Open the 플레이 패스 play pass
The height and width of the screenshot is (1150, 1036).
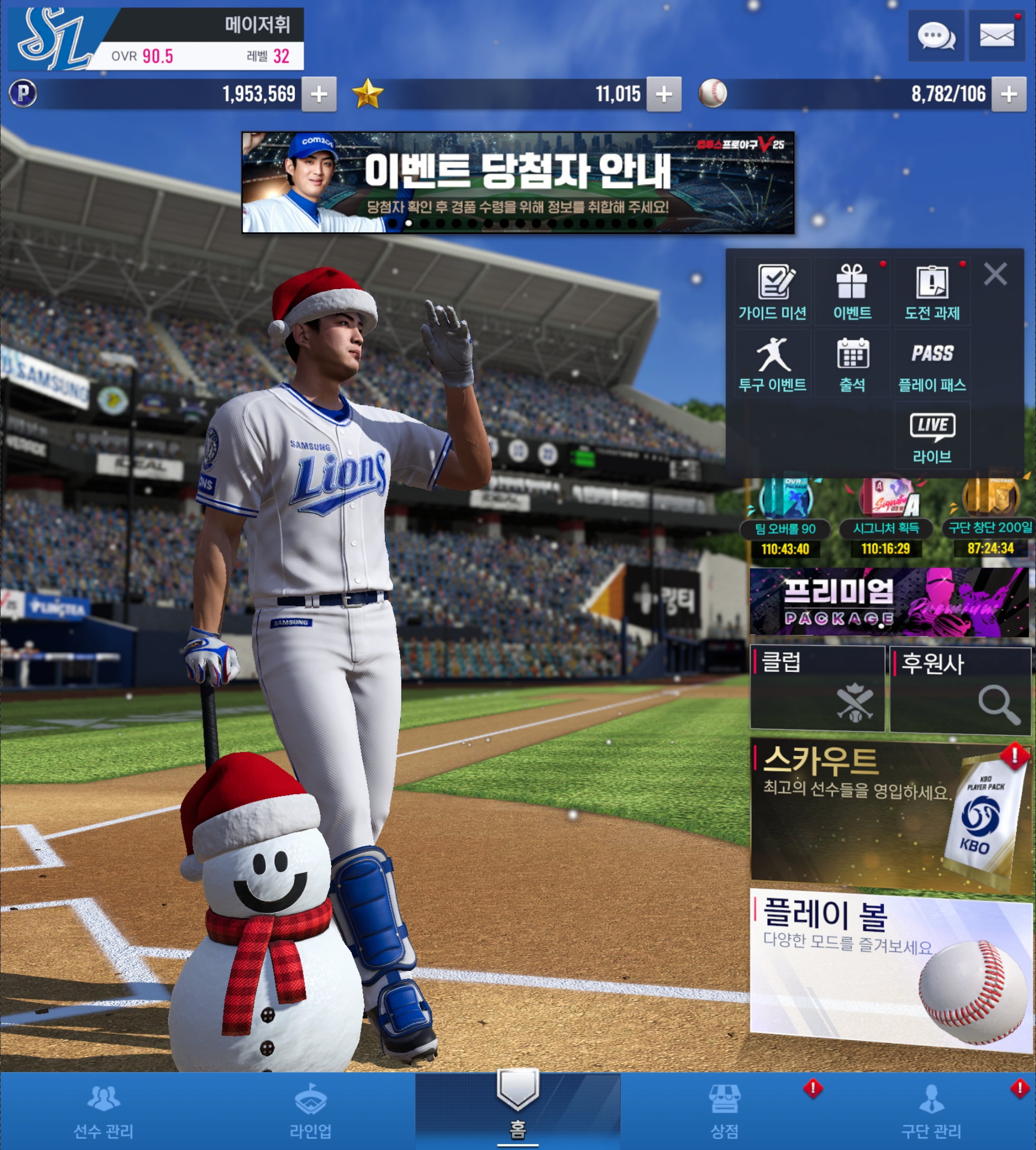tap(932, 364)
